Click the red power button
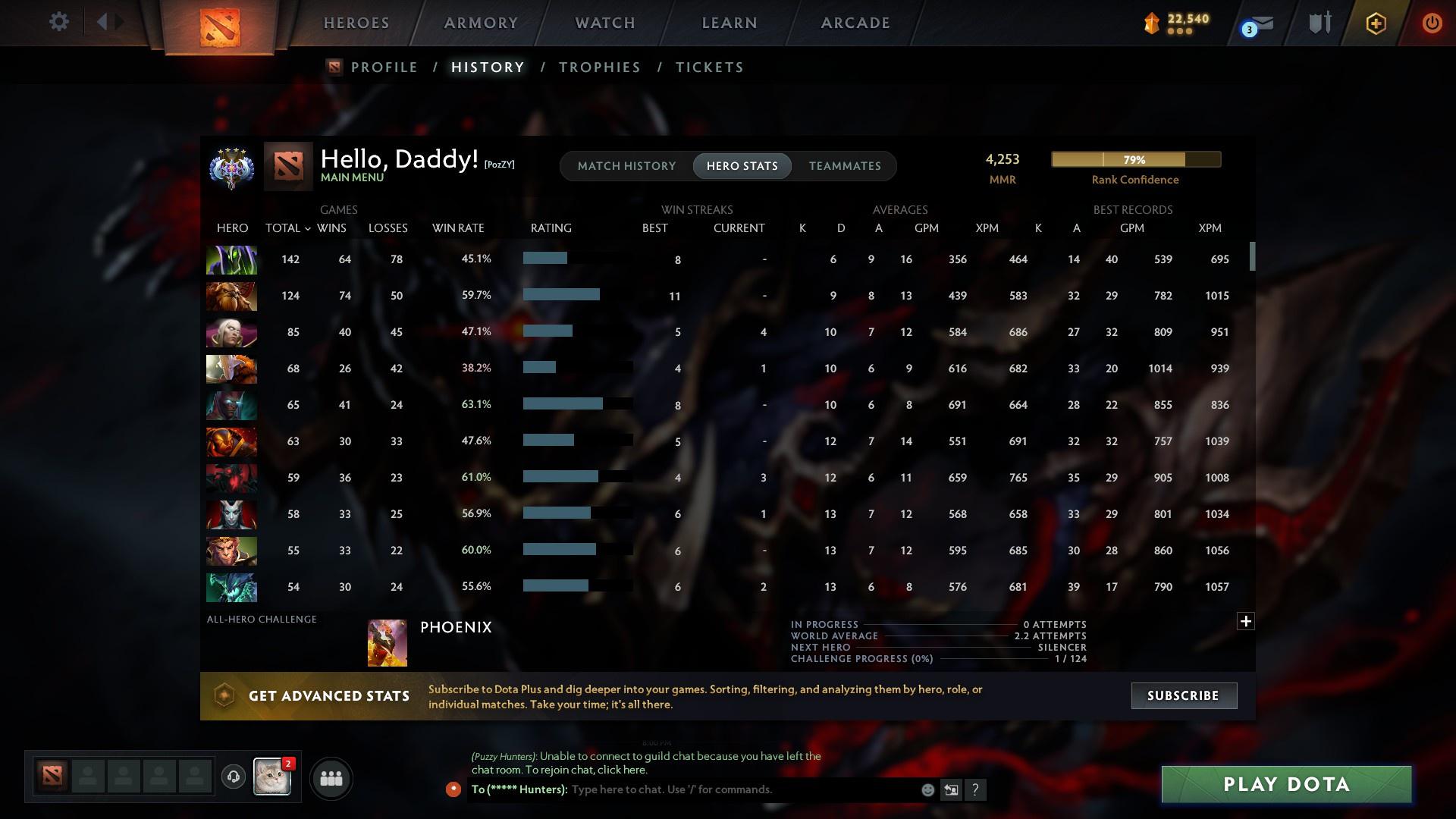The image size is (1456, 819). coord(1431,24)
